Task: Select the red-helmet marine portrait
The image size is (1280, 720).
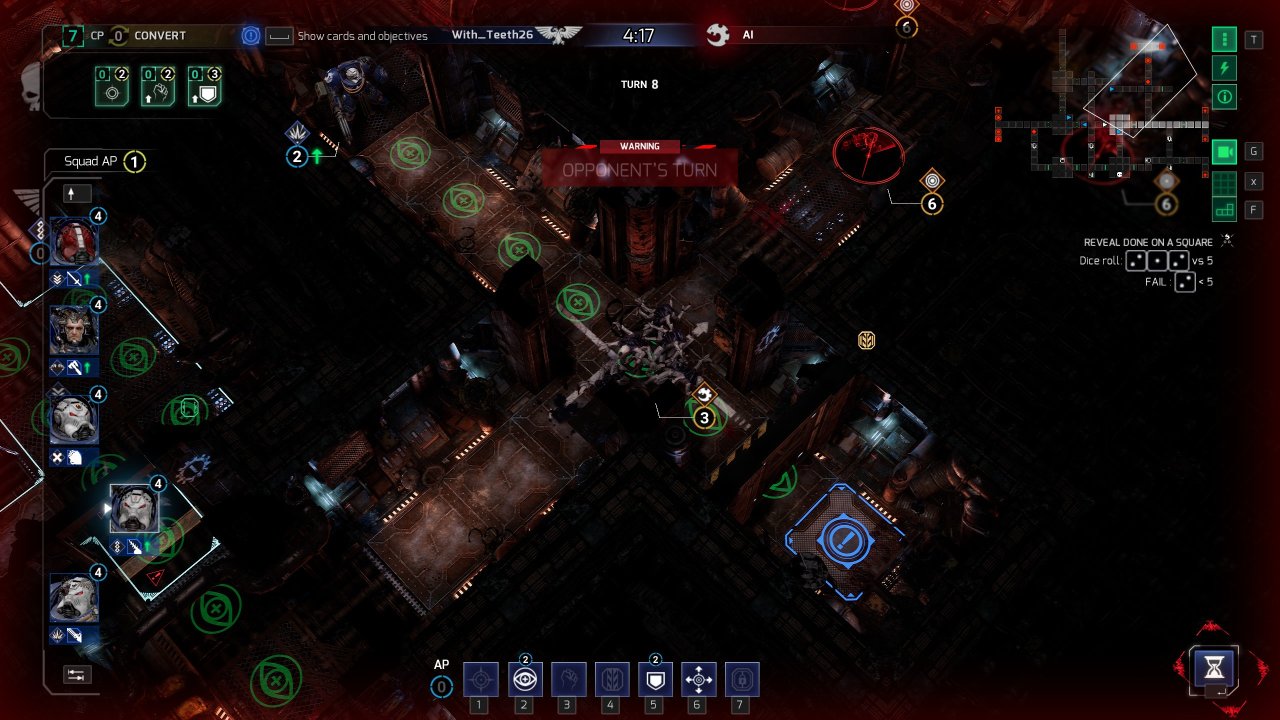Action: (73, 242)
